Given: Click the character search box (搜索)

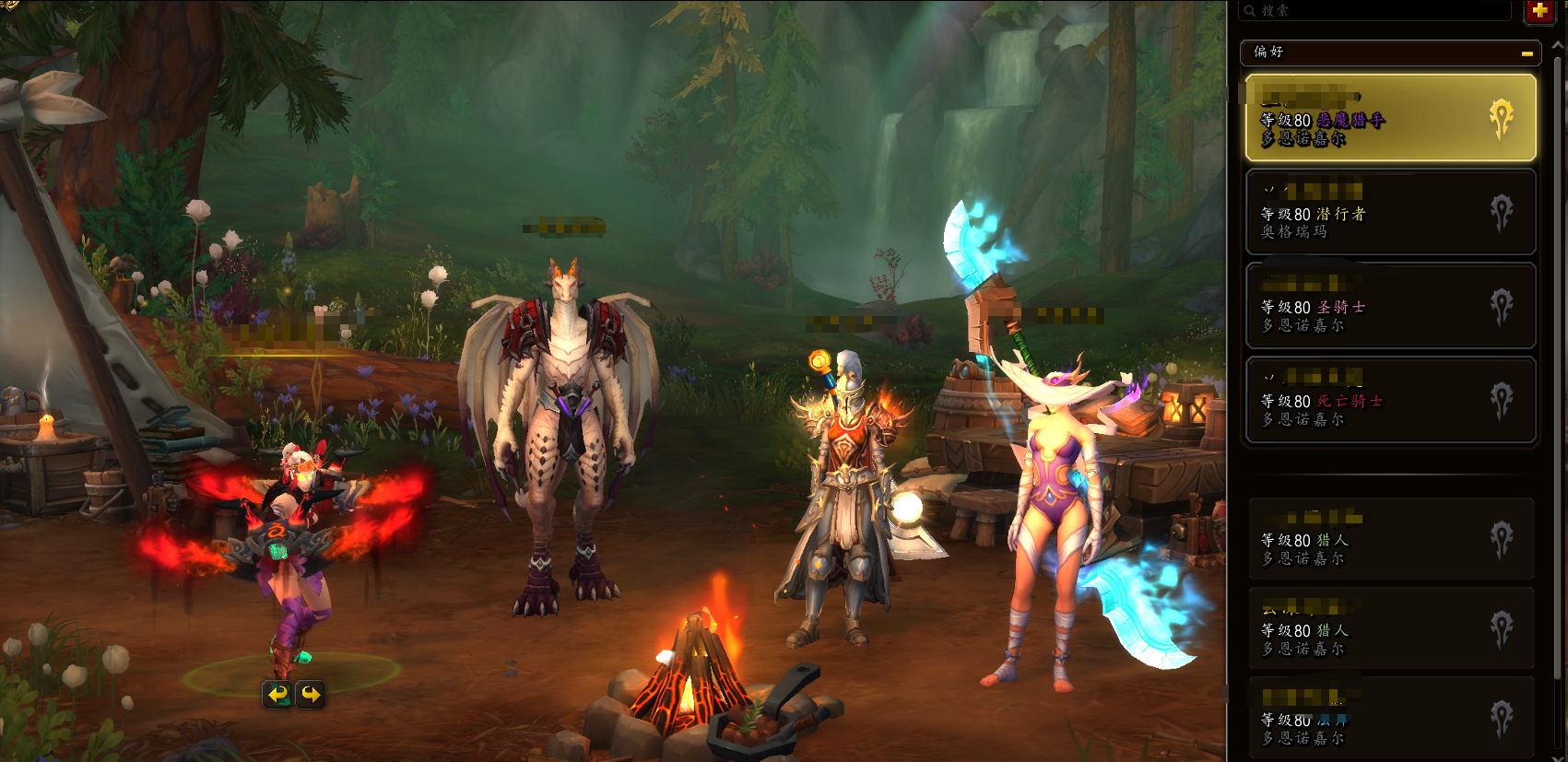Looking at the screenshot, I should tap(1373, 11).
